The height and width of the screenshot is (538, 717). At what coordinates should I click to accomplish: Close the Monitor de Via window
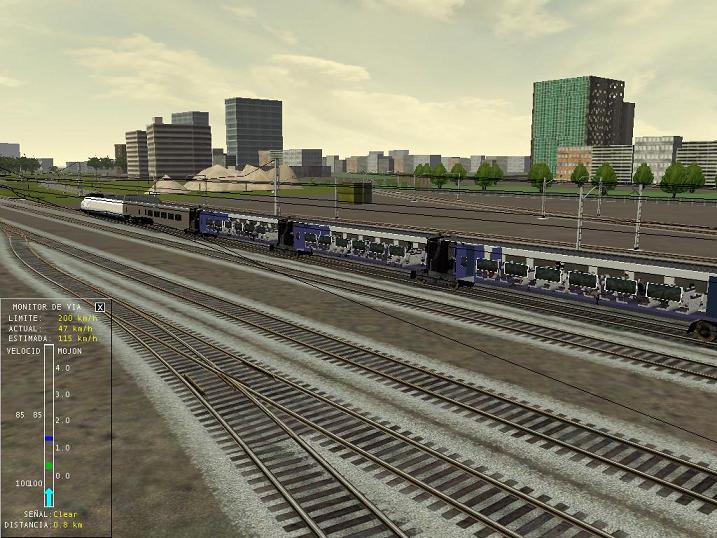(x=100, y=307)
